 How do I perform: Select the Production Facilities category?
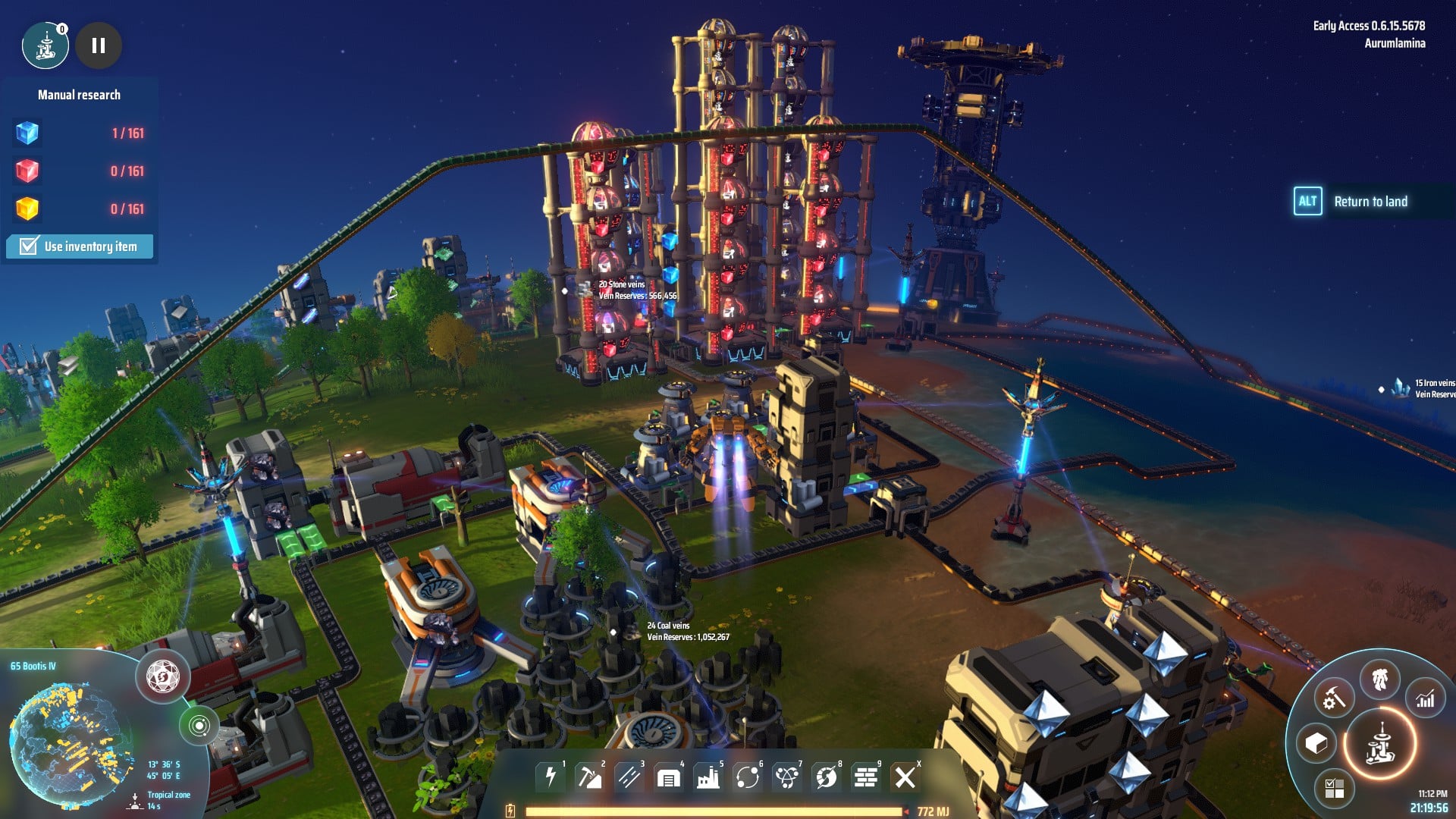(x=708, y=777)
